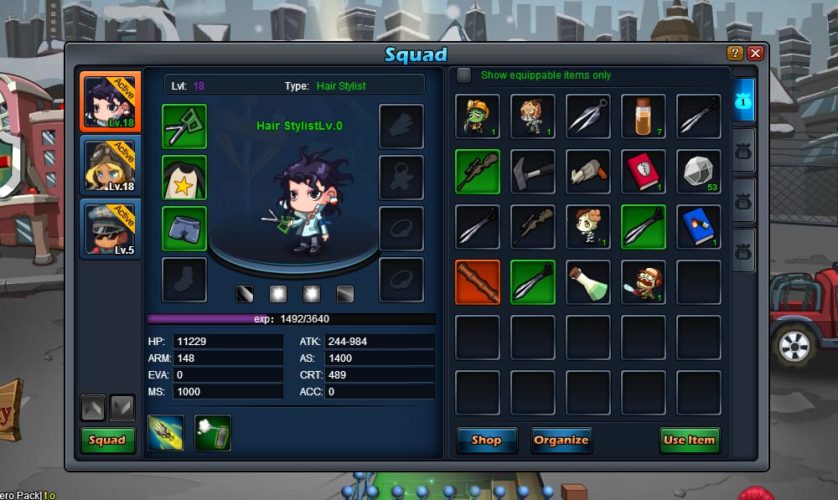Screen dimensions: 838x500
Task: Select the equipped scissors weapon slot
Action: tap(184, 126)
